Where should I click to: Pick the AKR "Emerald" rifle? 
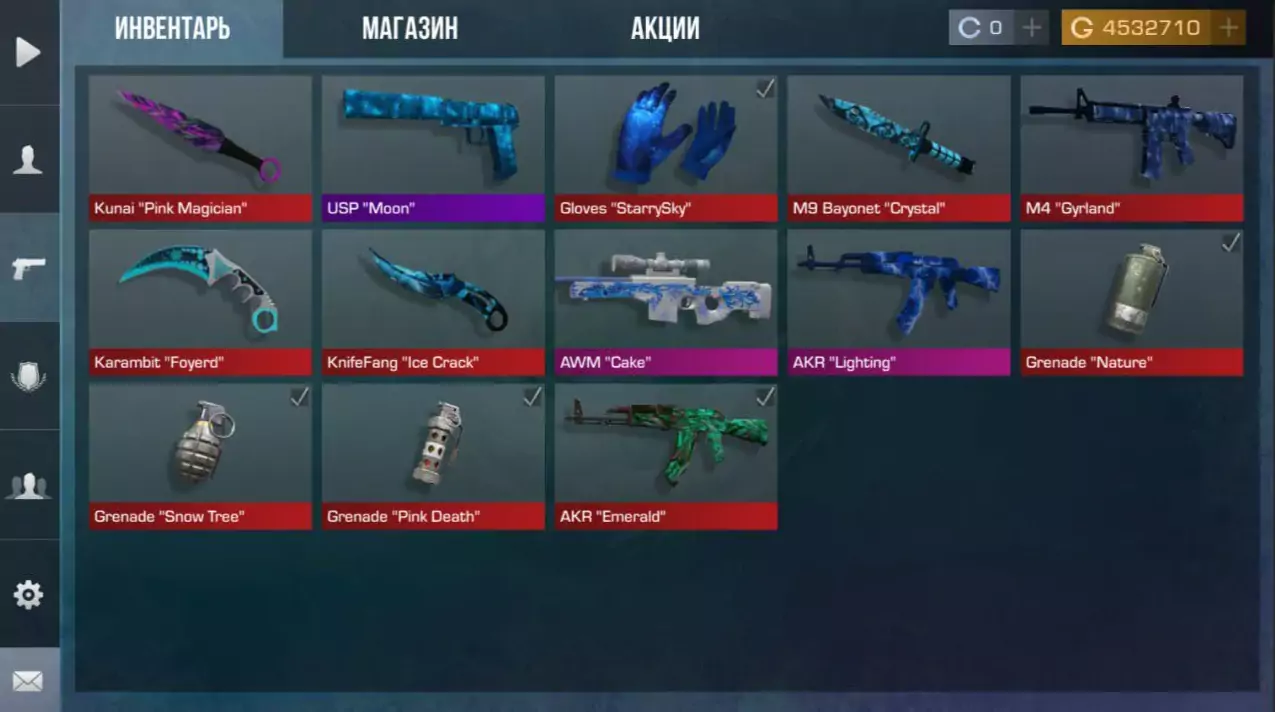tap(666, 456)
